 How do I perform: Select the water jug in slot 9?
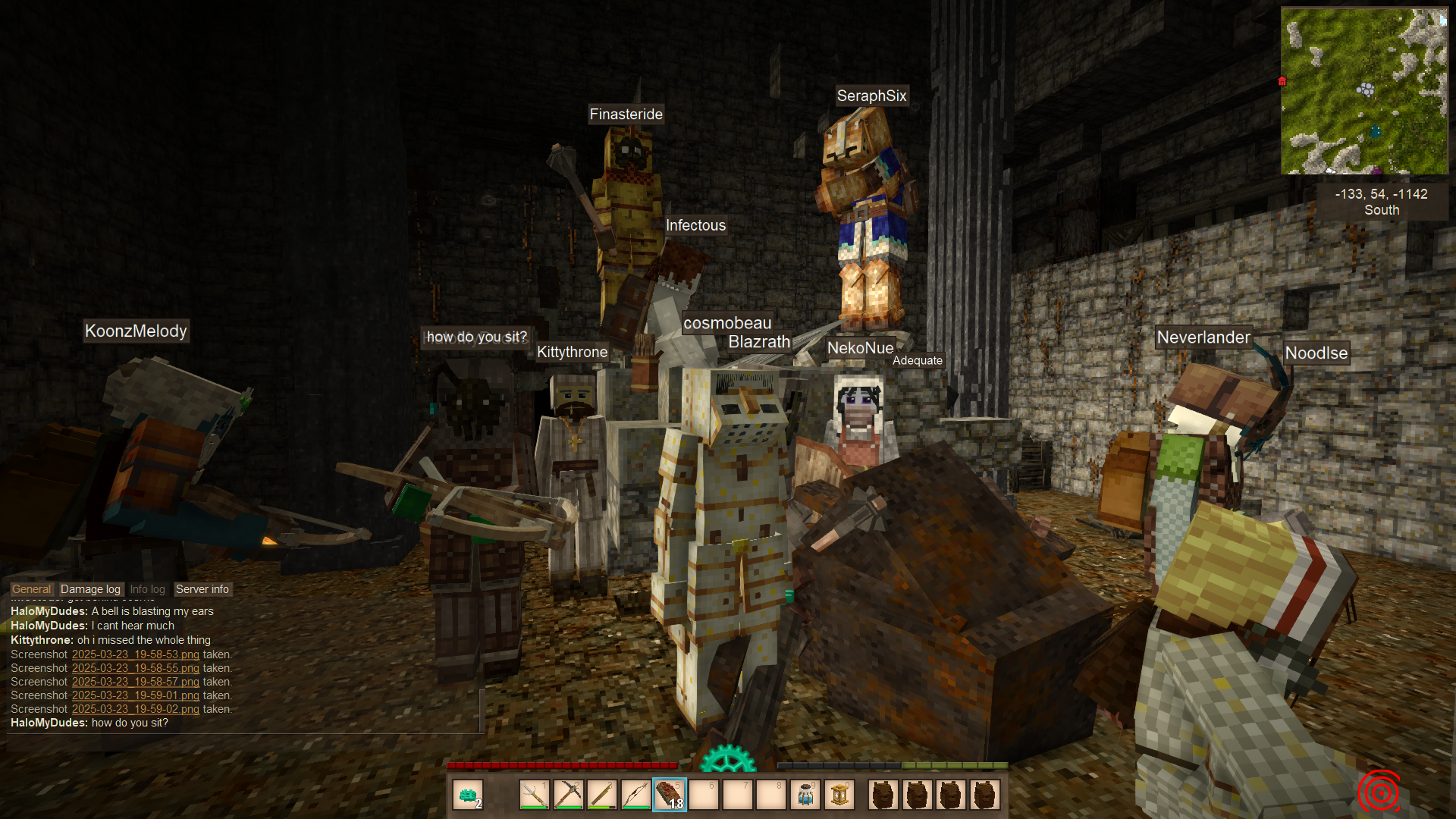[805, 795]
